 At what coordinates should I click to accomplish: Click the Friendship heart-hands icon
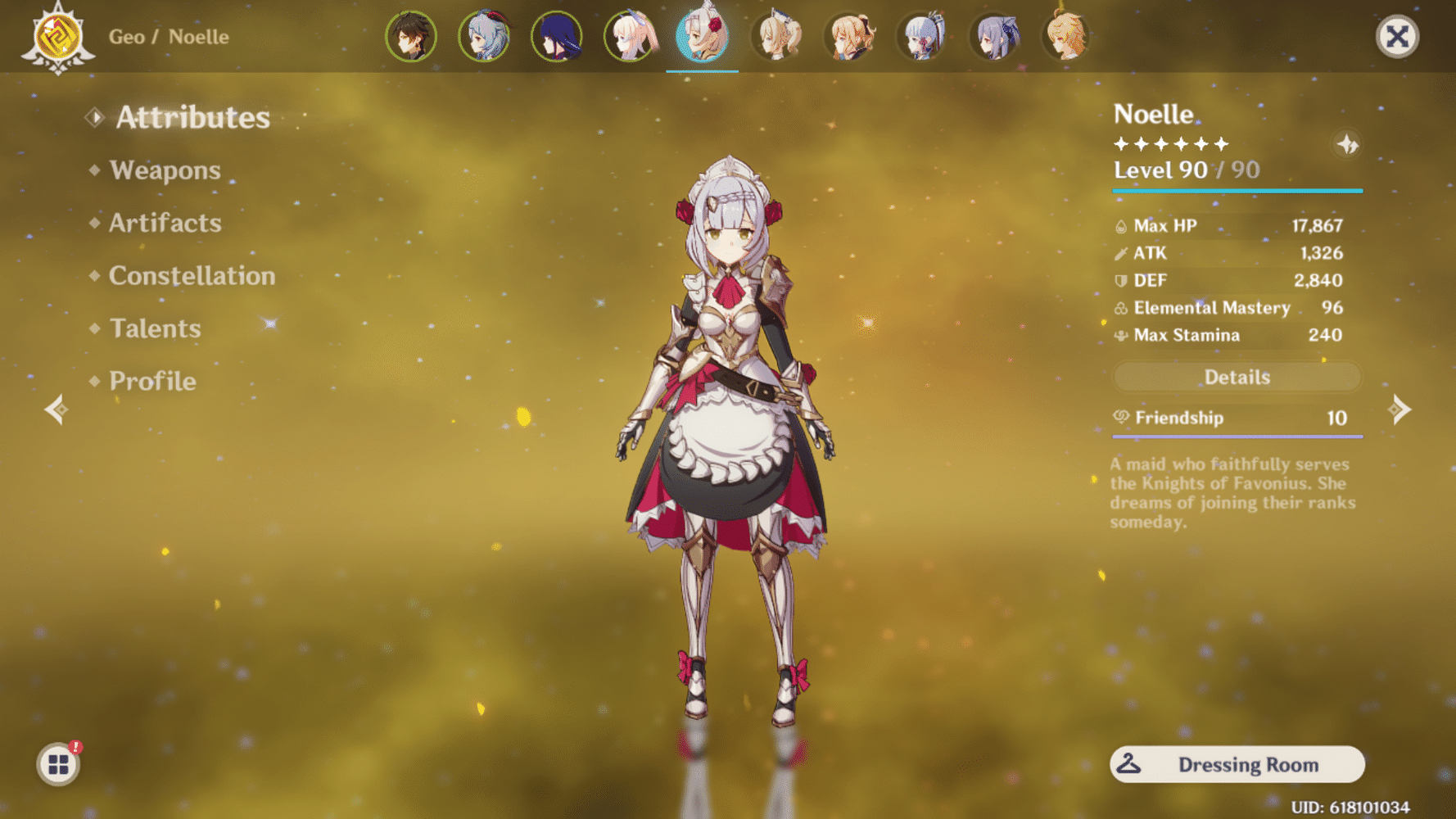pyautogui.click(x=1120, y=418)
